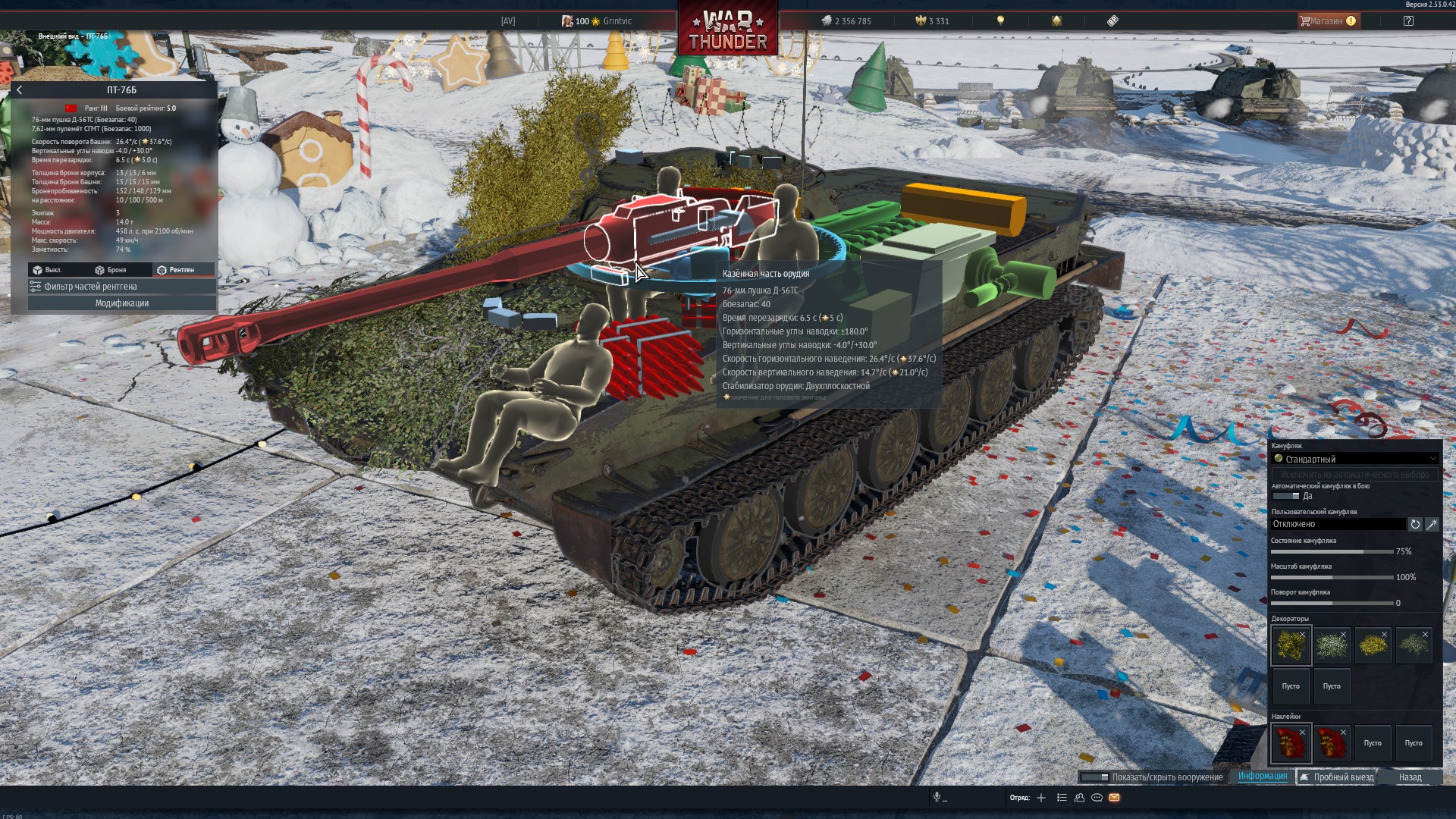Click the back arrow beside ПТ-76Б

coord(20,90)
